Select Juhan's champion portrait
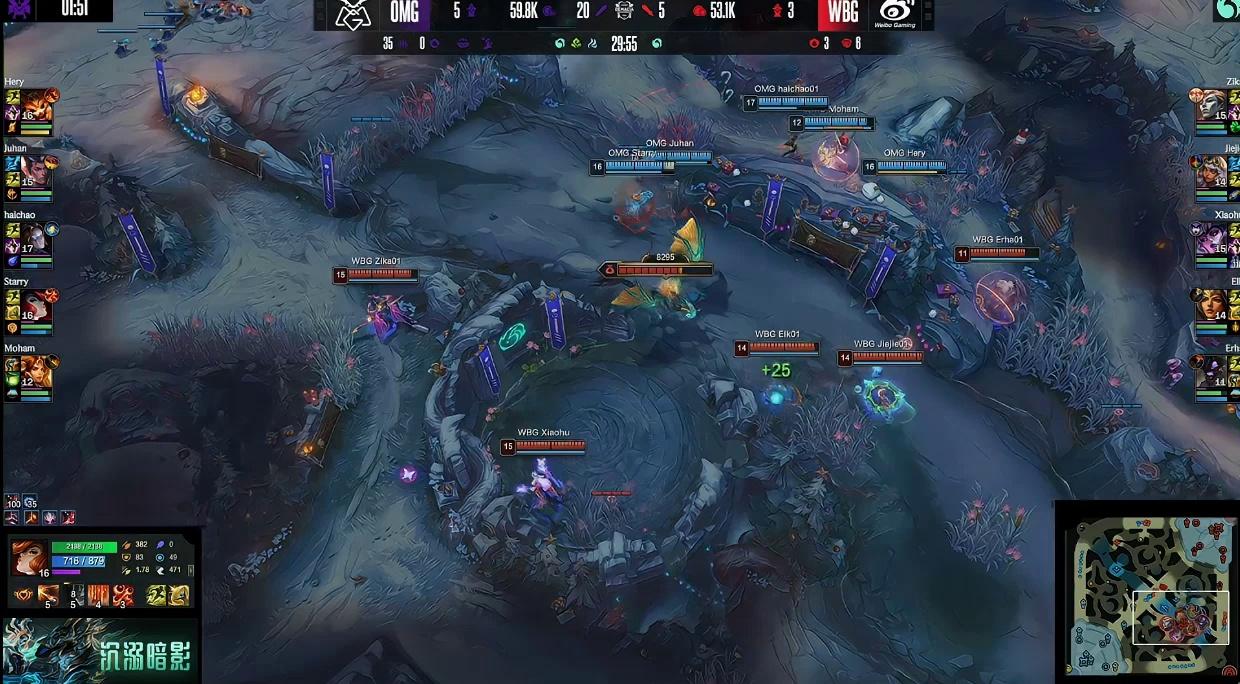1240x684 pixels. tap(35, 170)
